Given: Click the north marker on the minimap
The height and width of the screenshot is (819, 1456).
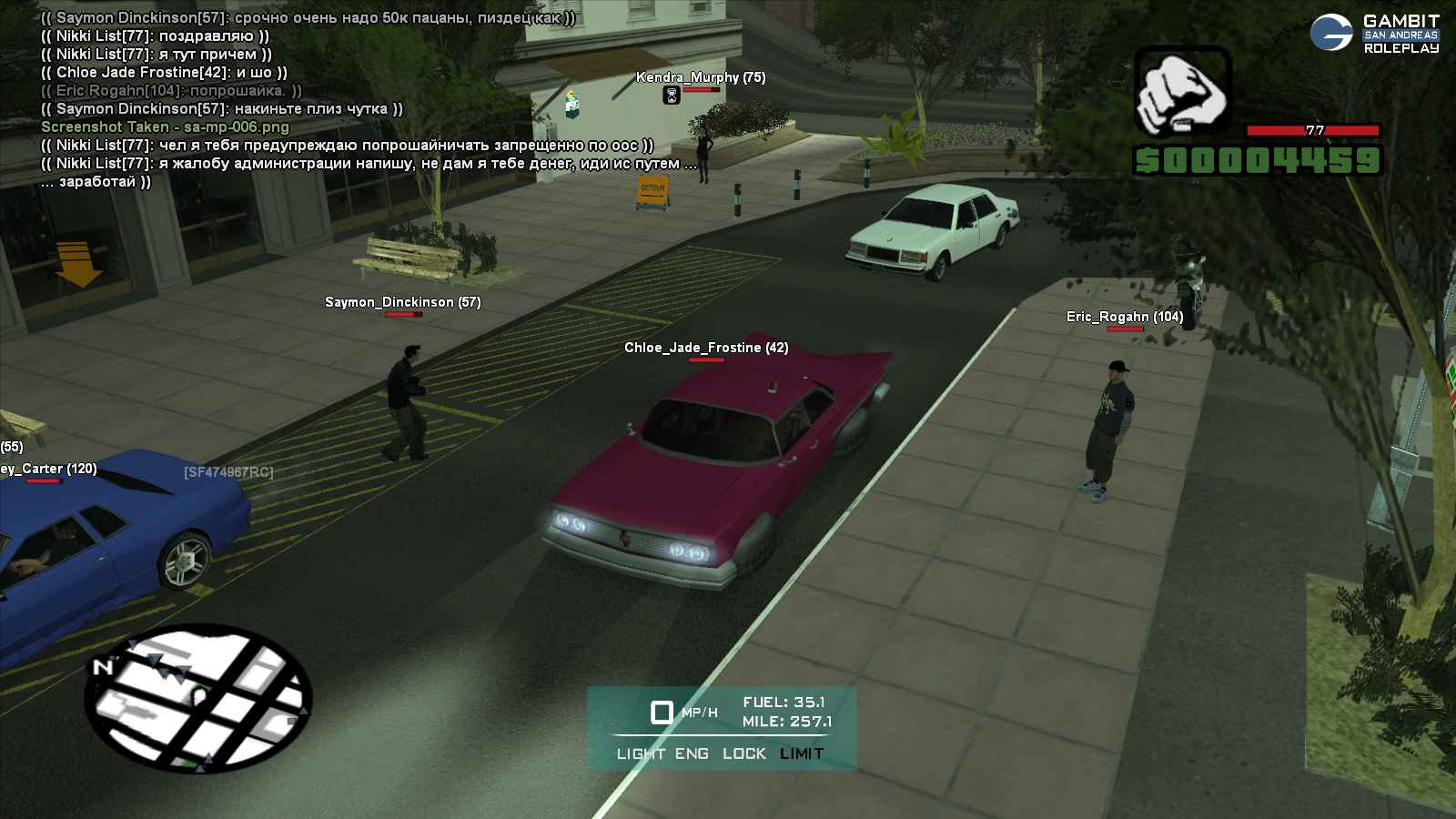Looking at the screenshot, I should (103, 667).
